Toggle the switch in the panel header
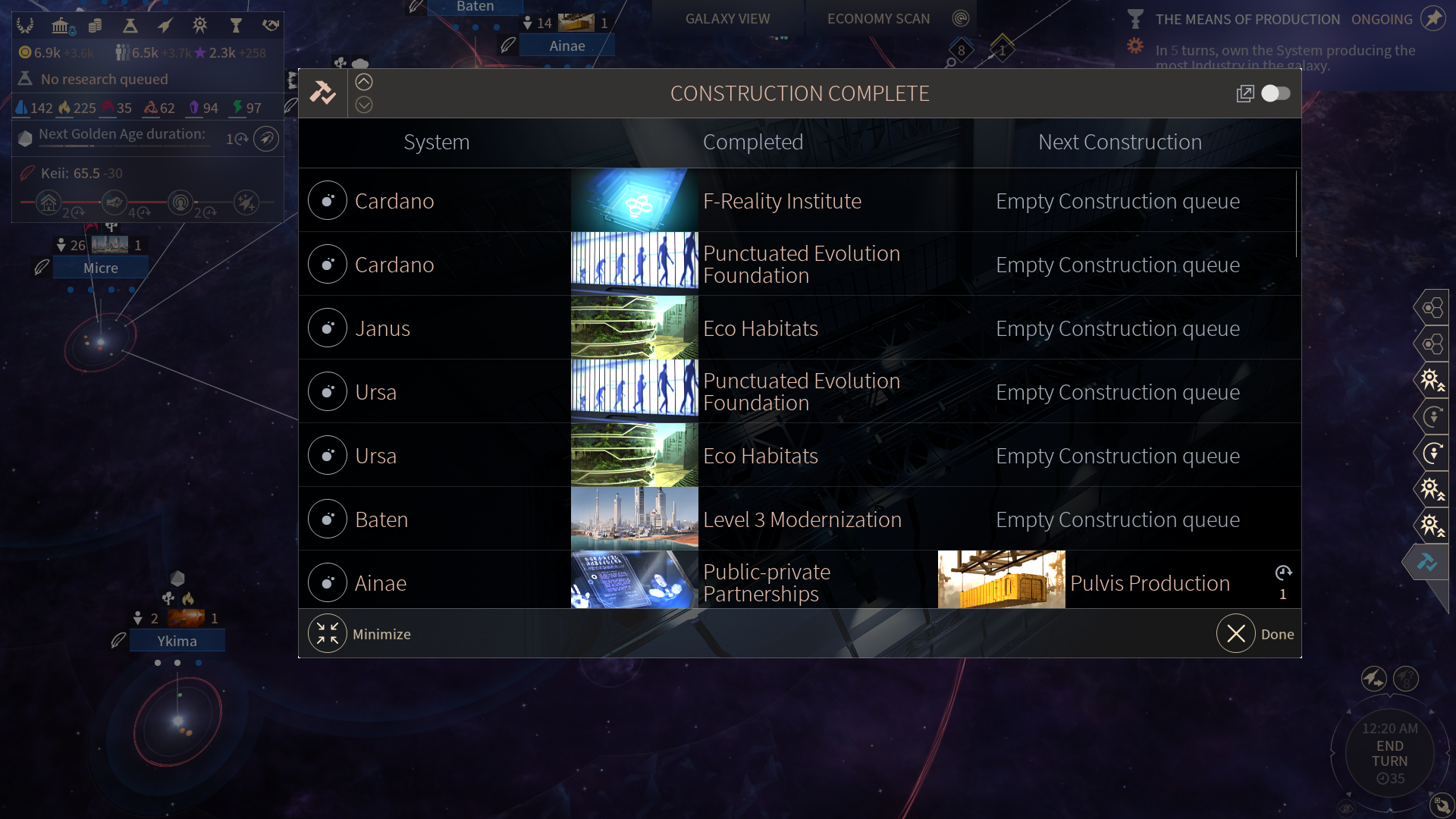Image resolution: width=1456 pixels, height=819 pixels. (1276, 93)
